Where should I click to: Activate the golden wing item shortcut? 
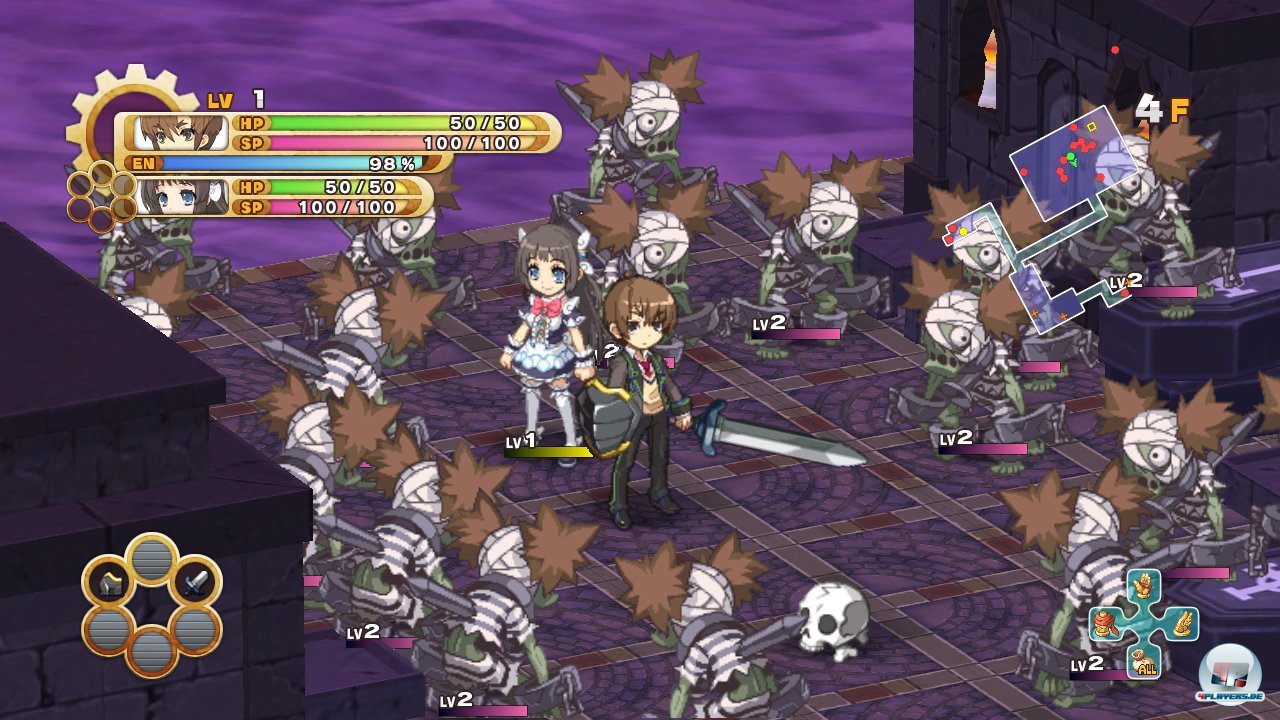pyautogui.click(x=1182, y=624)
